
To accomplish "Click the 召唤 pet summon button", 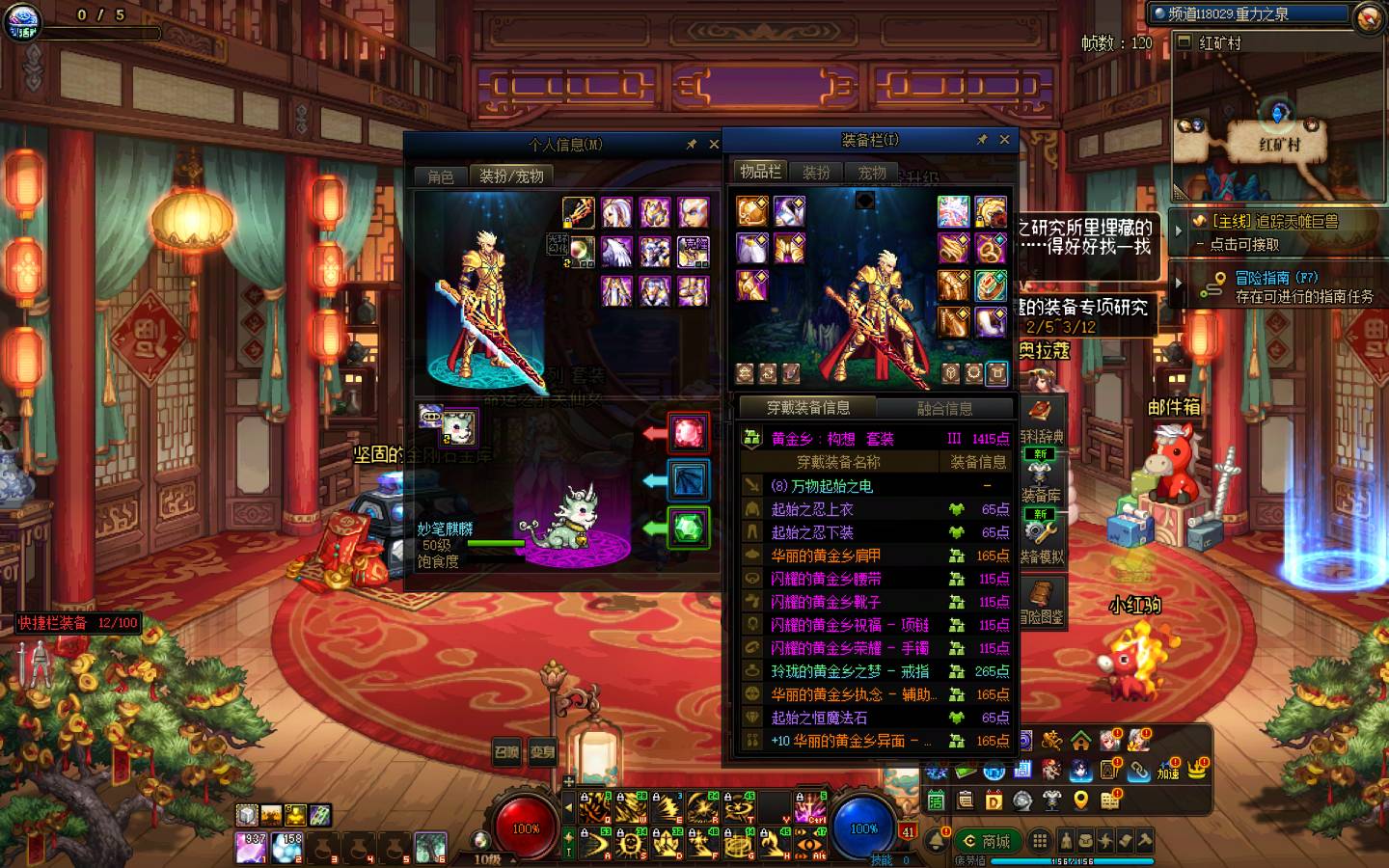I will pyautogui.click(x=506, y=752).
